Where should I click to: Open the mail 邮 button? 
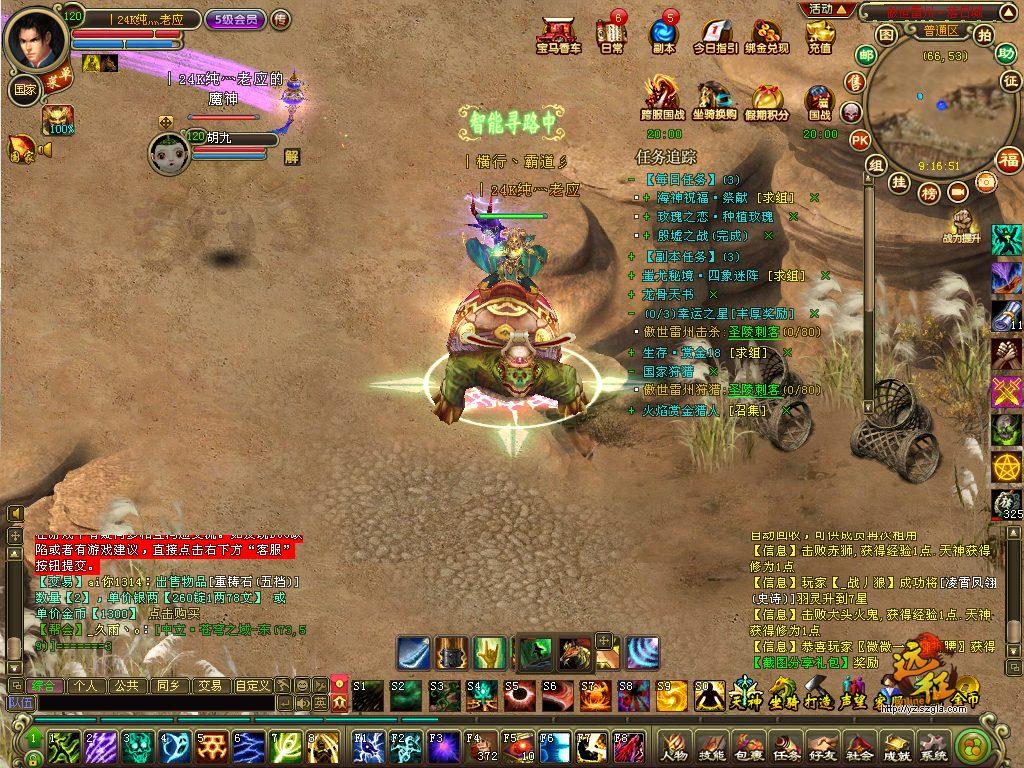tap(865, 55)
